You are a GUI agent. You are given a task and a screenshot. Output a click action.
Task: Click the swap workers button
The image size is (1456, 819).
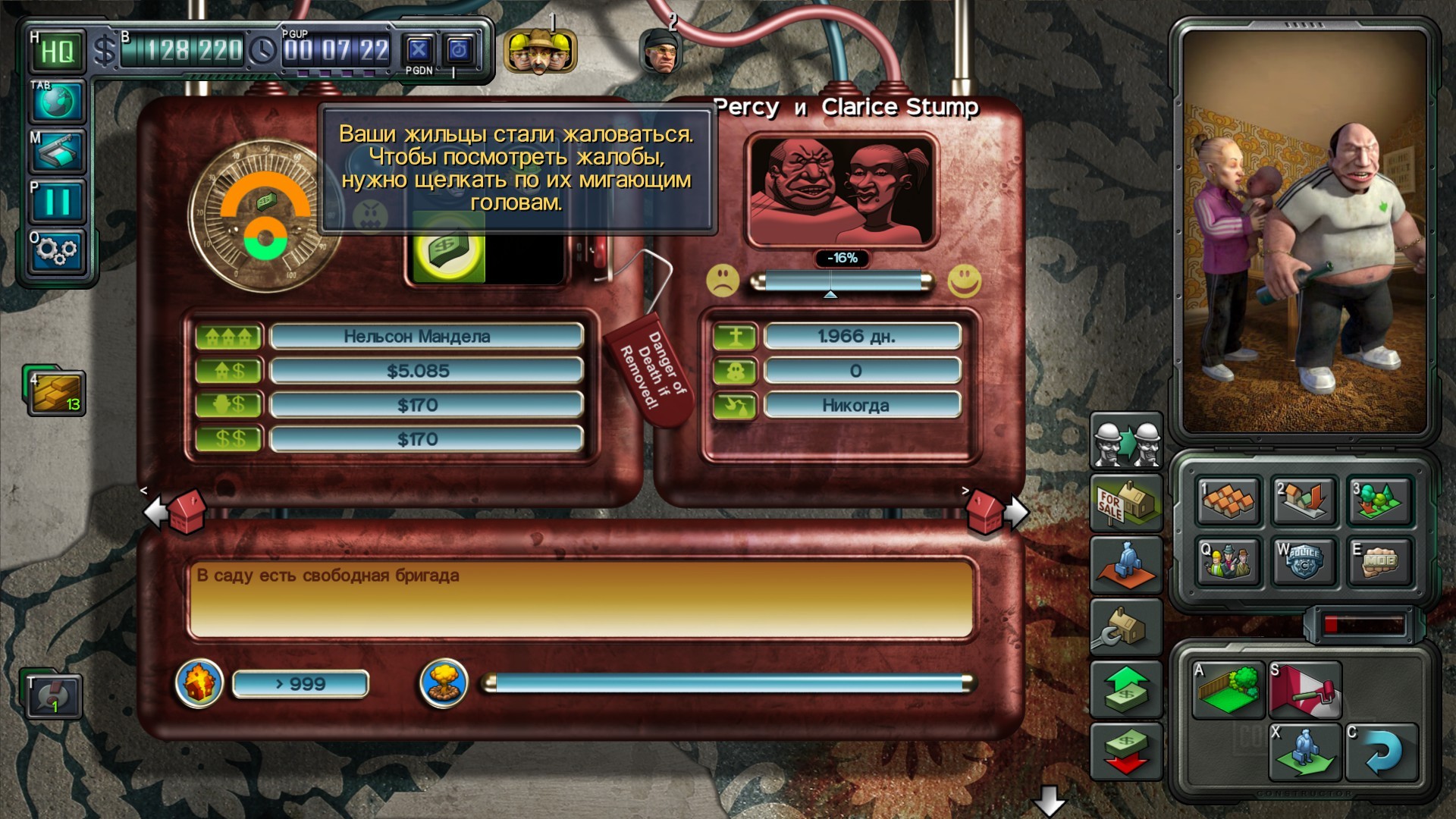click(x=1126, y=441)
